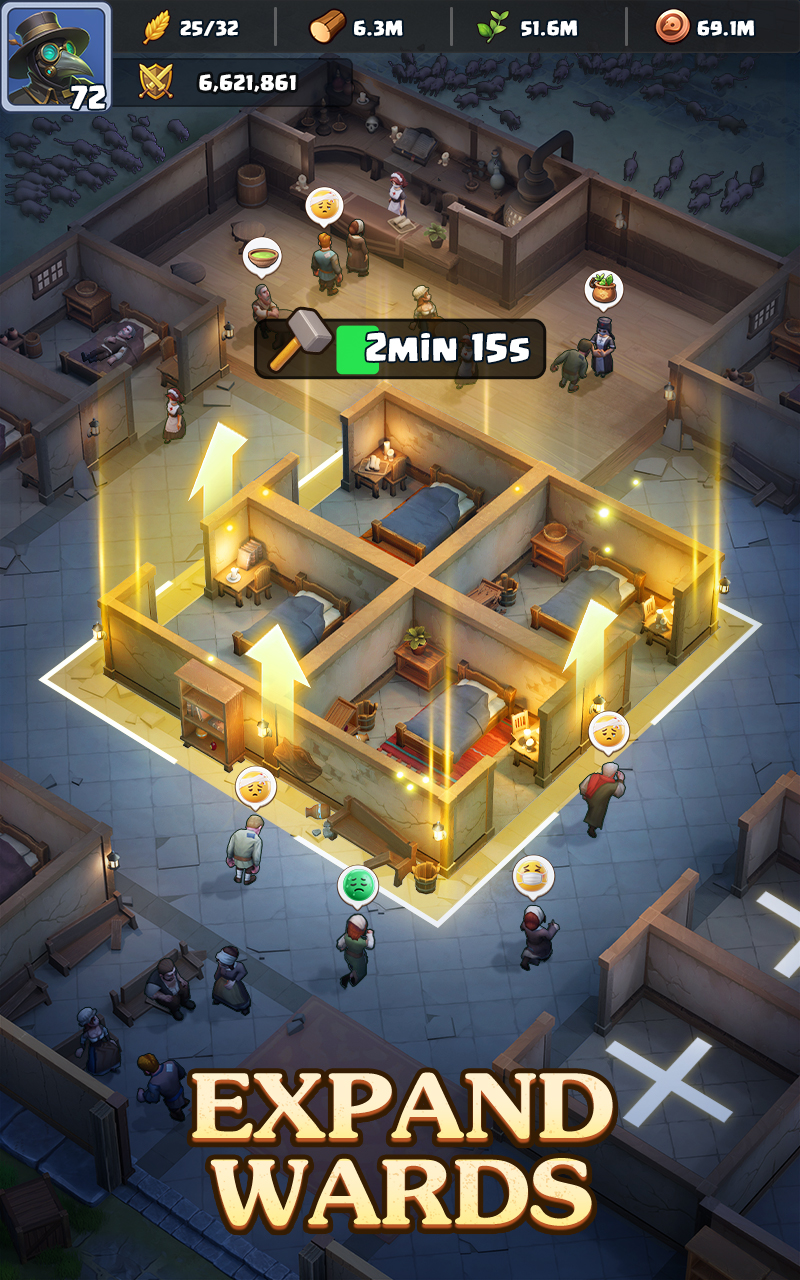Open the plague doctor player profile
The image size is (800, 1280).
[x=55, y=55]
